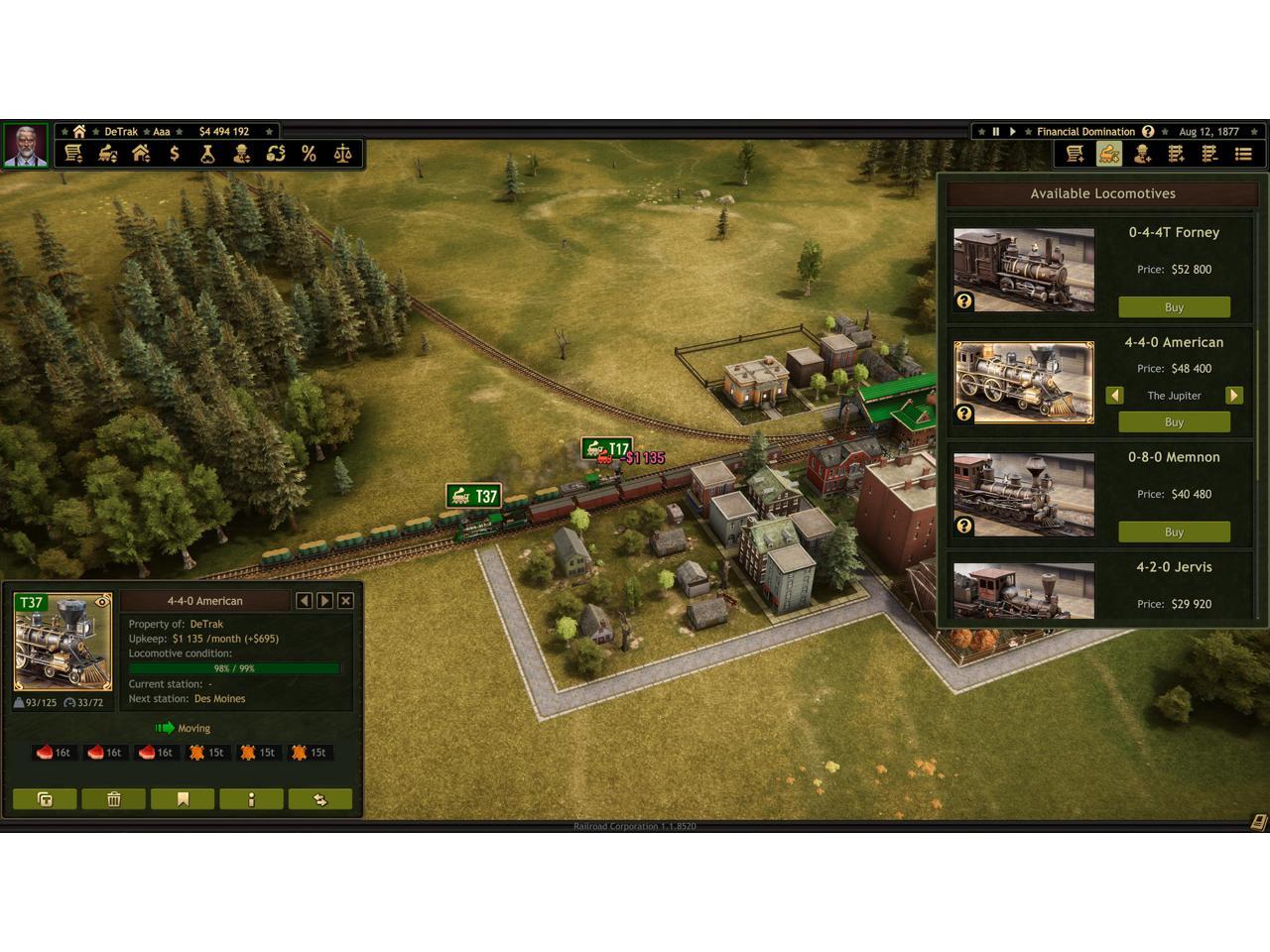The image size is (1270, 952).
Task: Switch to the next train in panel
Action: 324,600
